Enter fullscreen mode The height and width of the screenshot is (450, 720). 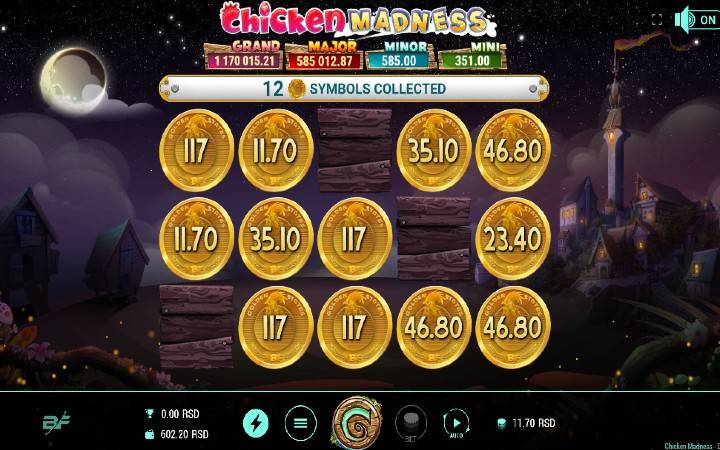[657, 19]
